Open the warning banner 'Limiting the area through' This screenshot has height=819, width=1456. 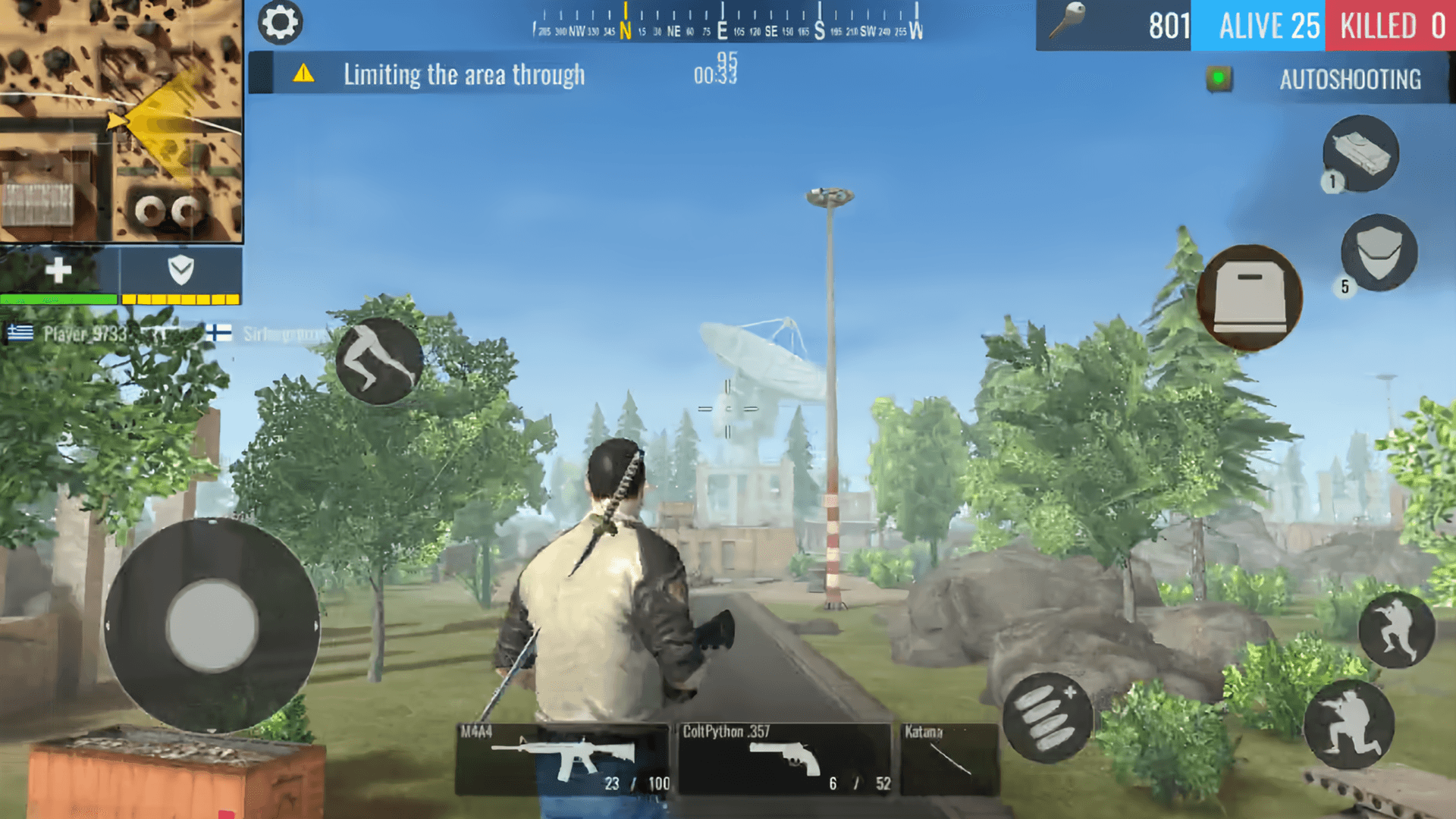[464, 75]
